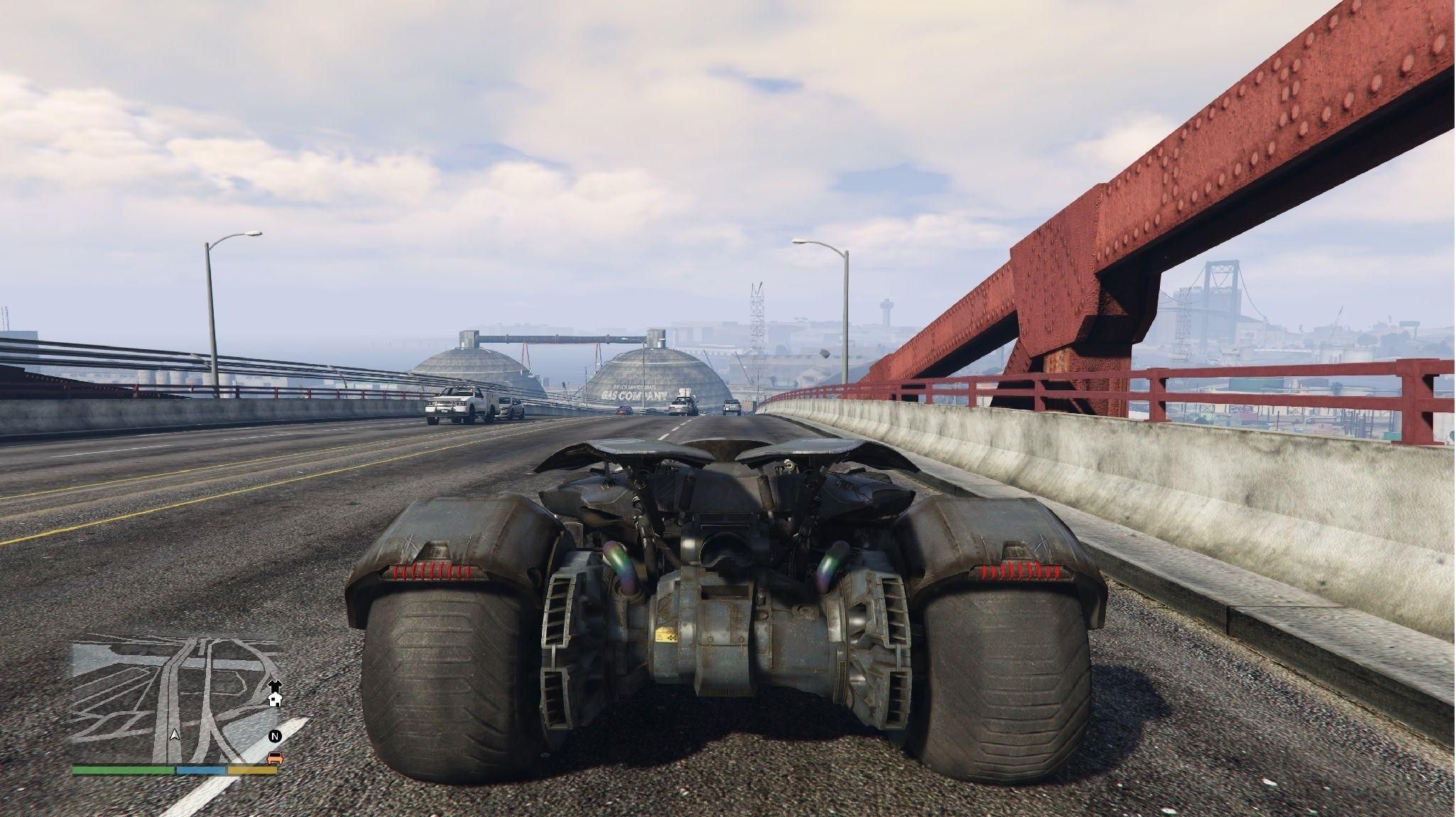1456x817 pixels.
Task: Click the orange car blip on the minimap
Action: pos(275,758)
